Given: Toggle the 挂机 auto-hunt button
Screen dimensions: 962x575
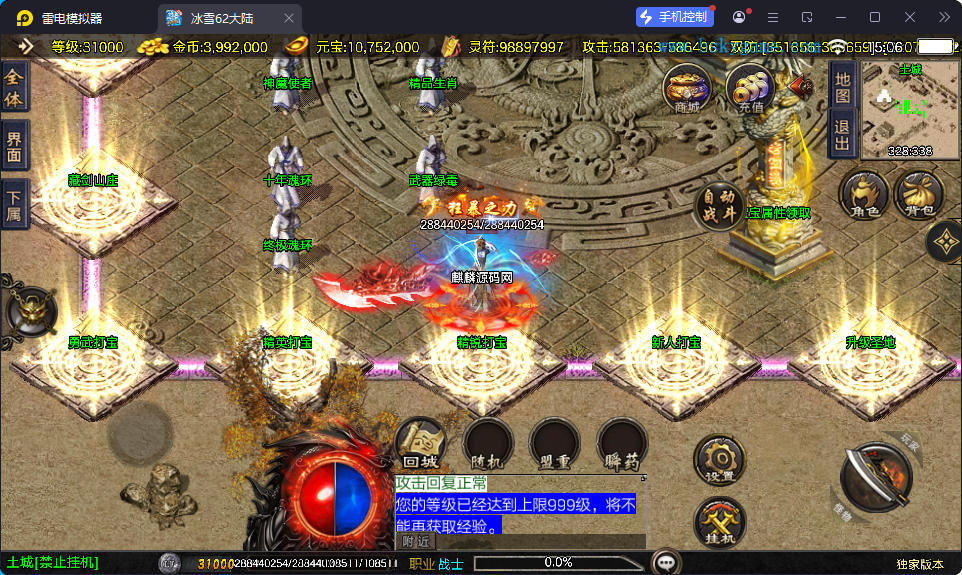Looking at the screenshot, I should [720, 522].
